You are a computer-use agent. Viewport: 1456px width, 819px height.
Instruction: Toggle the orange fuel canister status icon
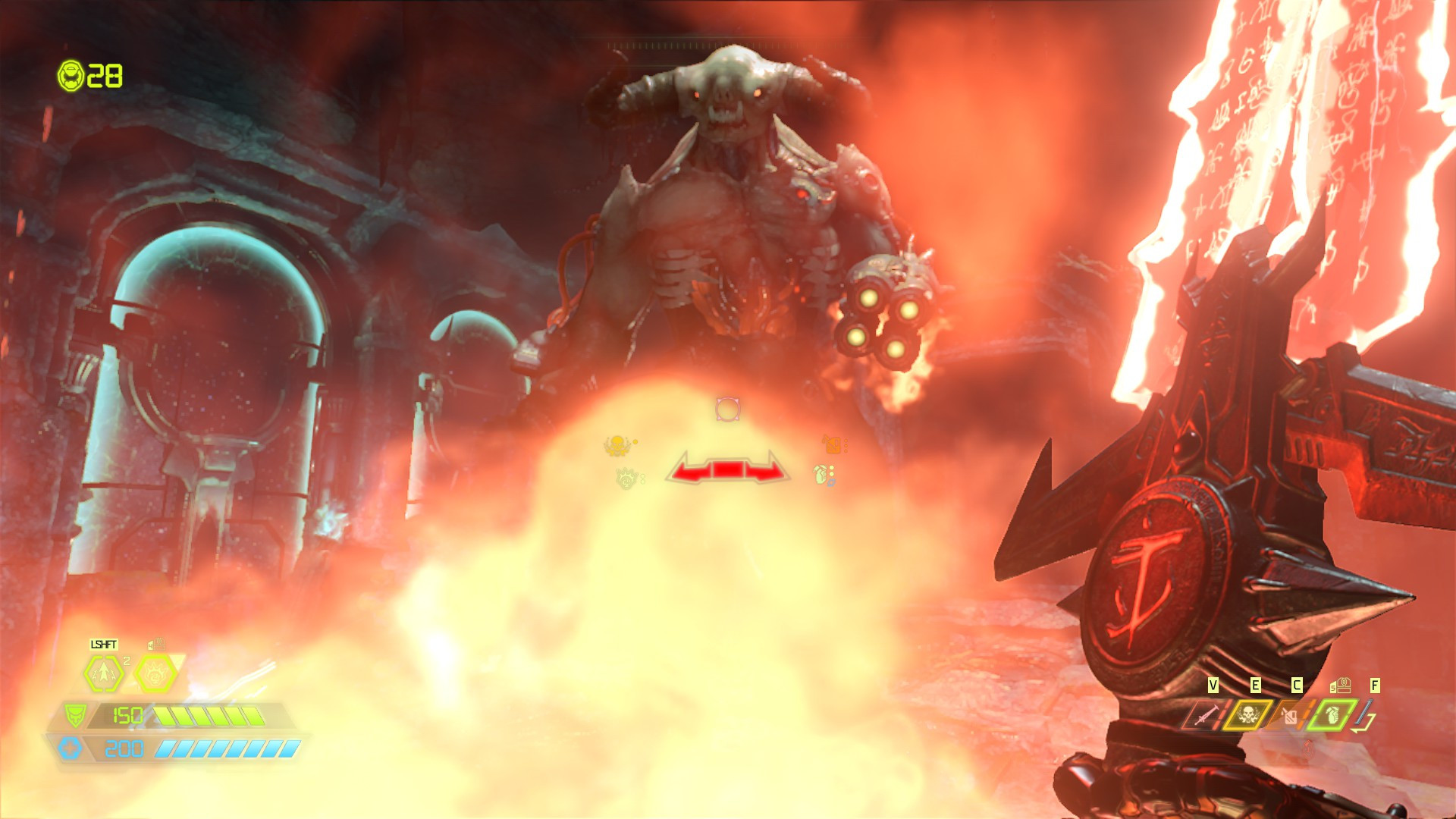(831, 444)
